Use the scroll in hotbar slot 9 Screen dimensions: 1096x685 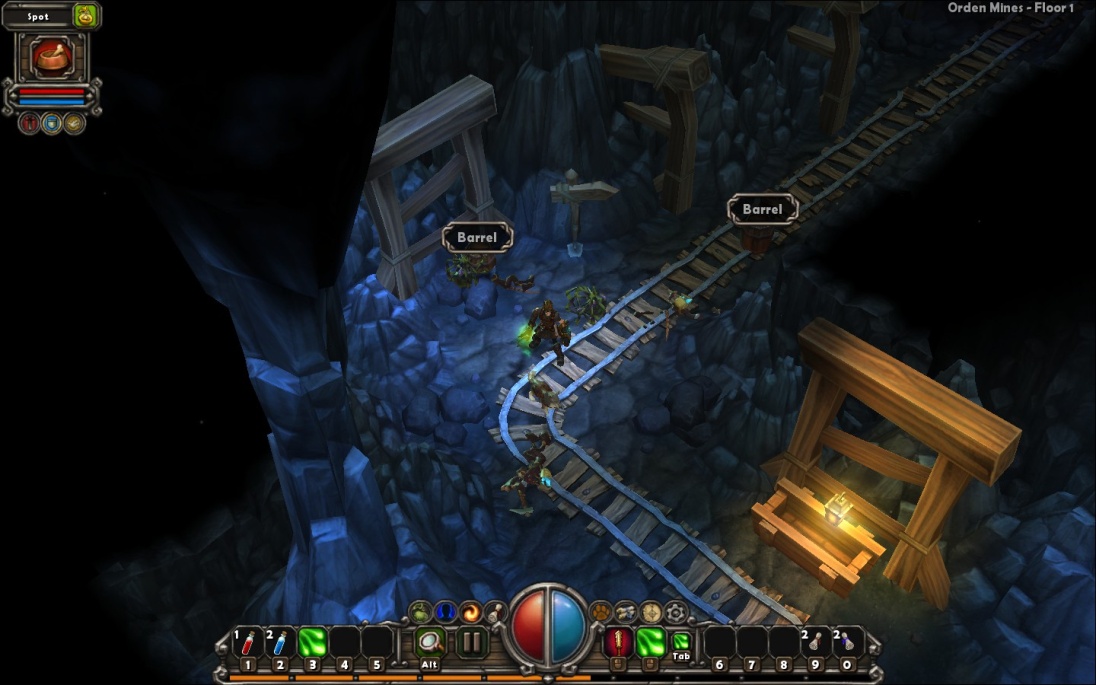pyautogui.click(x=816, y=641)
